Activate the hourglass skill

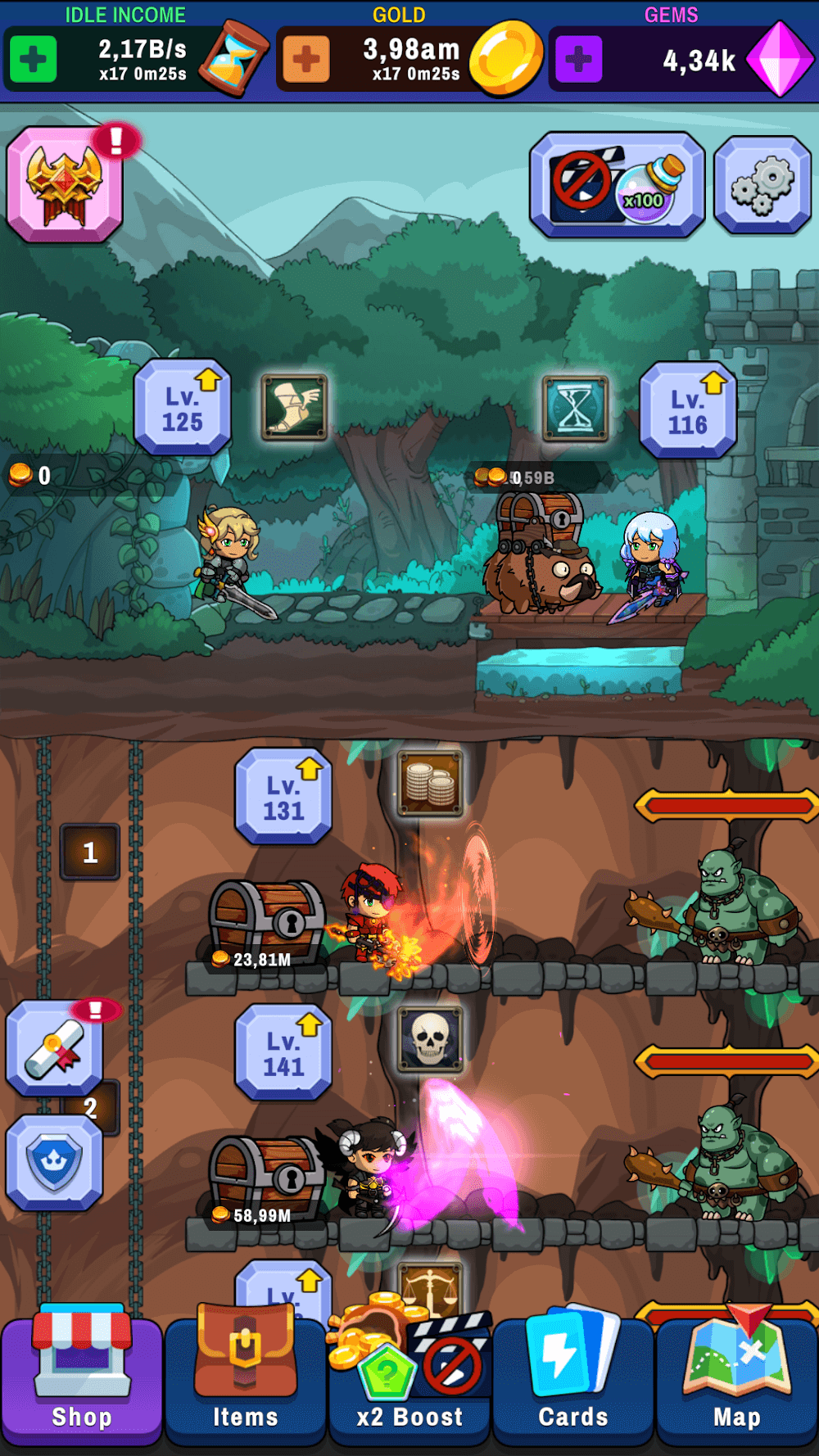click(x=576, y=408)
